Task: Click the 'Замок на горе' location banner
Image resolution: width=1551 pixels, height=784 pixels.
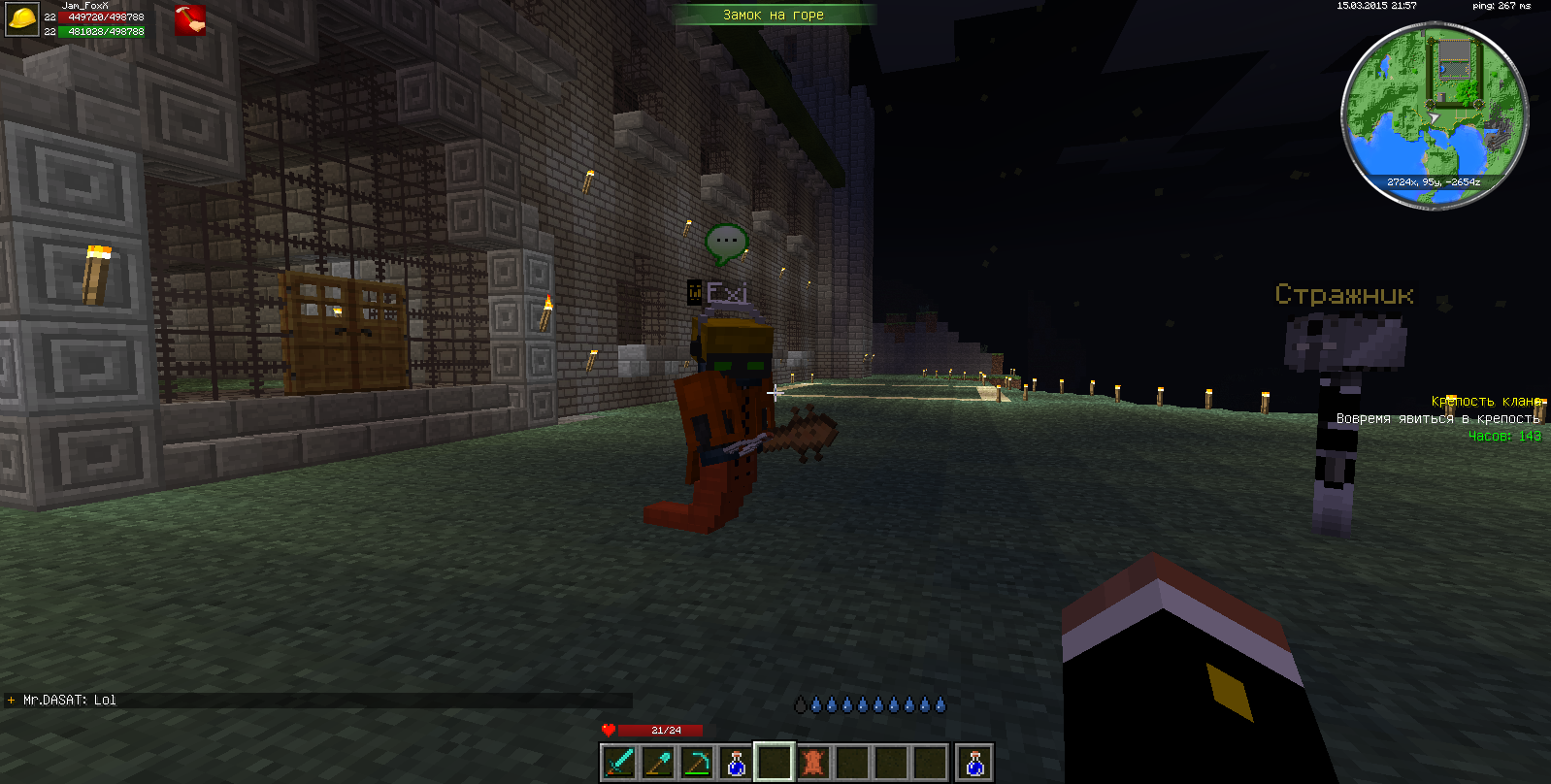Action: (774, 15)
